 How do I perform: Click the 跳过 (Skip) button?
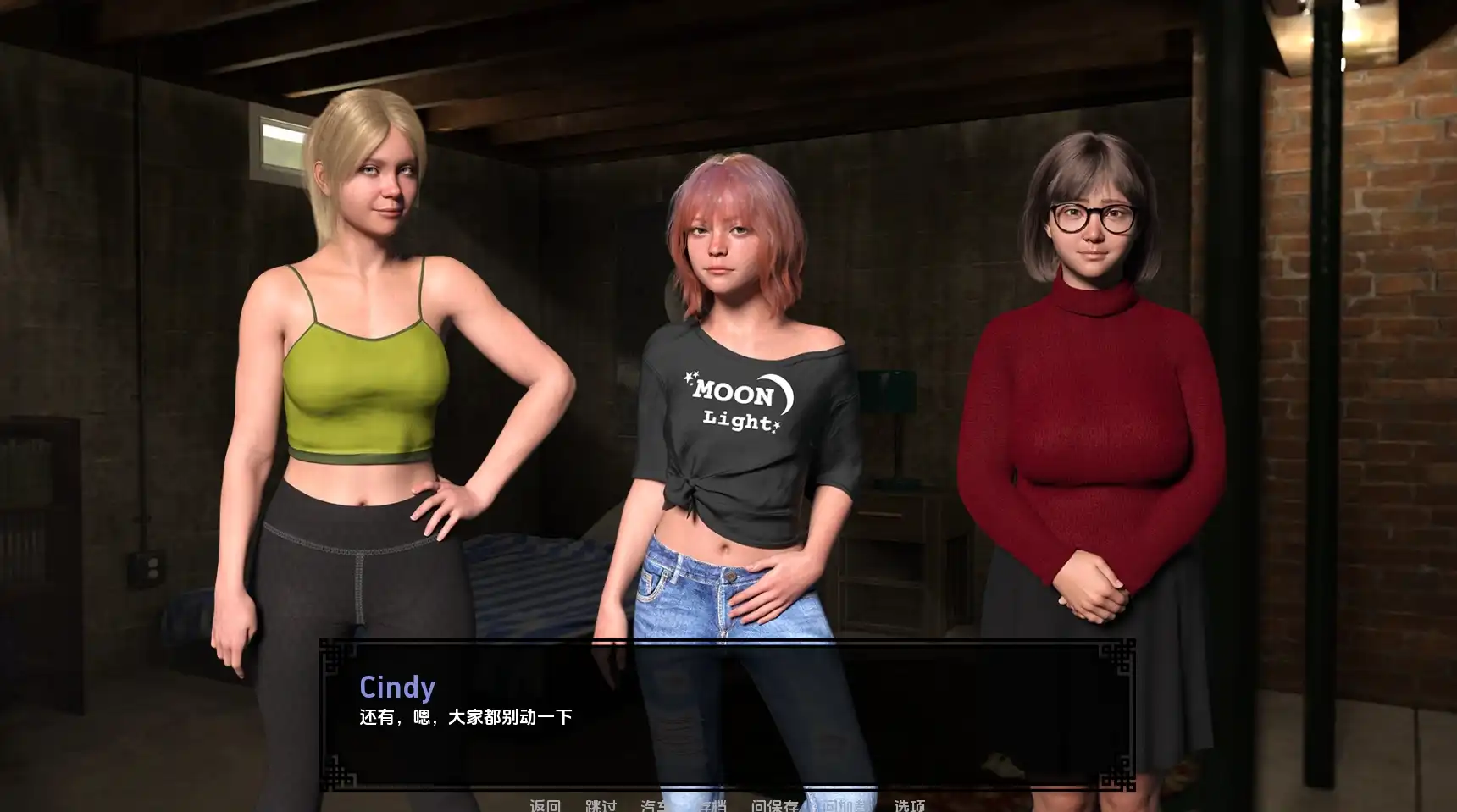click(601, 804)
